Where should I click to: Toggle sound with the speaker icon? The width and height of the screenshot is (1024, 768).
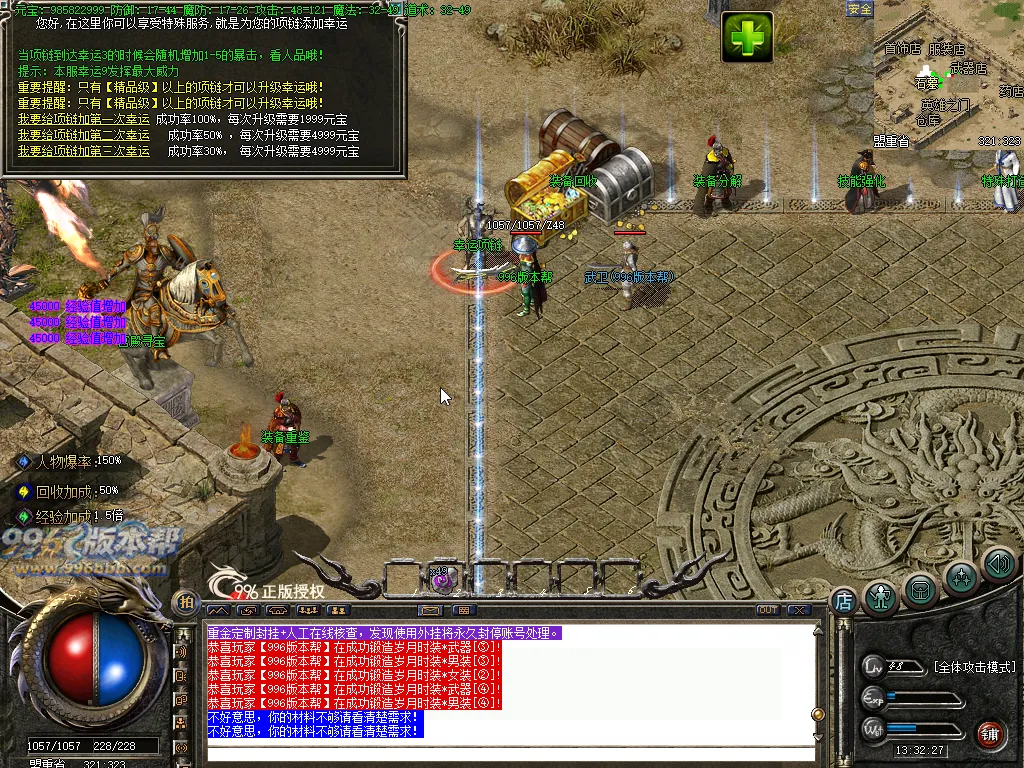pos(998,564)
